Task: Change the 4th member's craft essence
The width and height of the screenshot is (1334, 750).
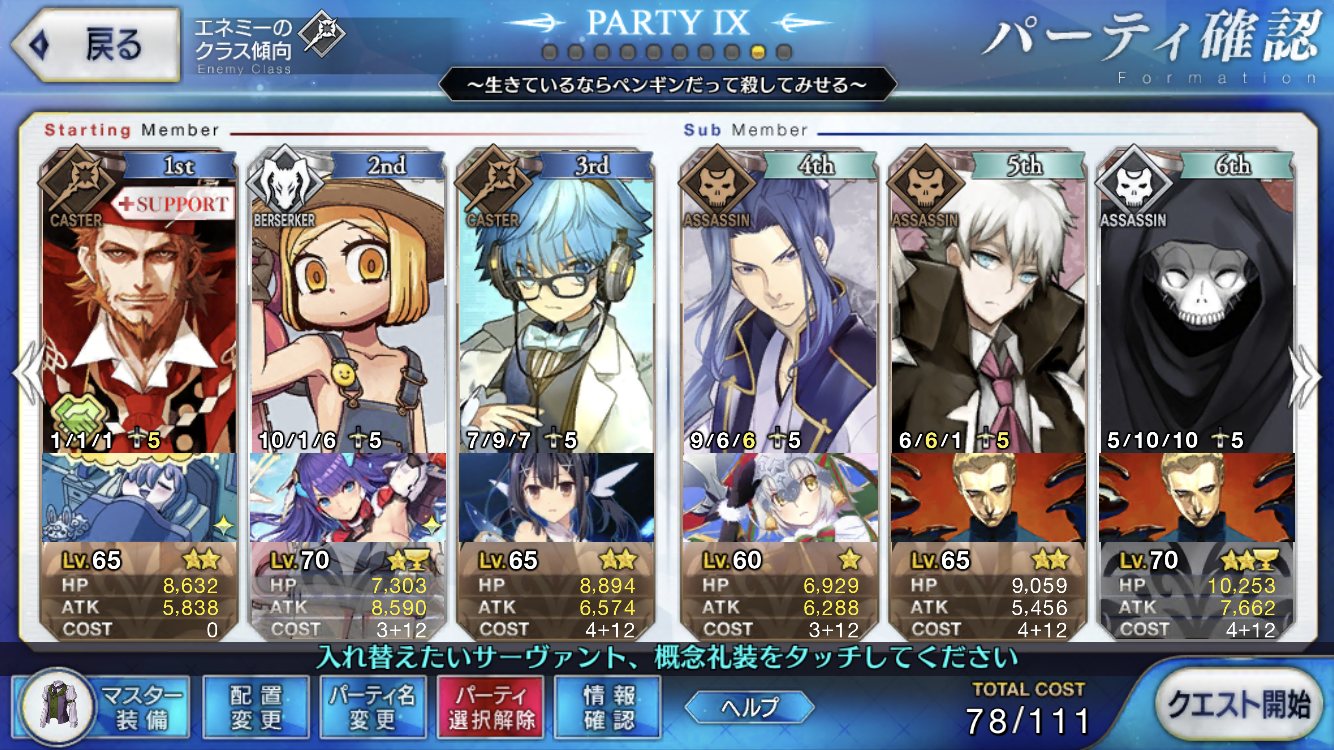Action: point(780,497)
